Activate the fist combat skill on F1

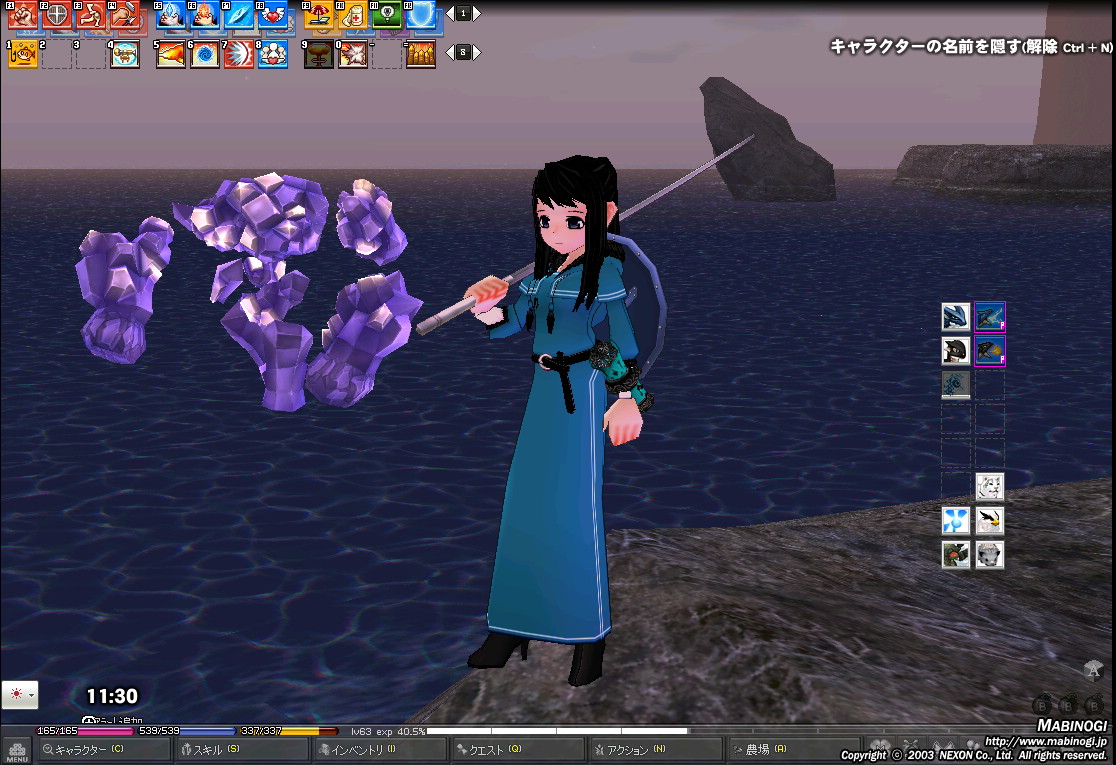22,15
